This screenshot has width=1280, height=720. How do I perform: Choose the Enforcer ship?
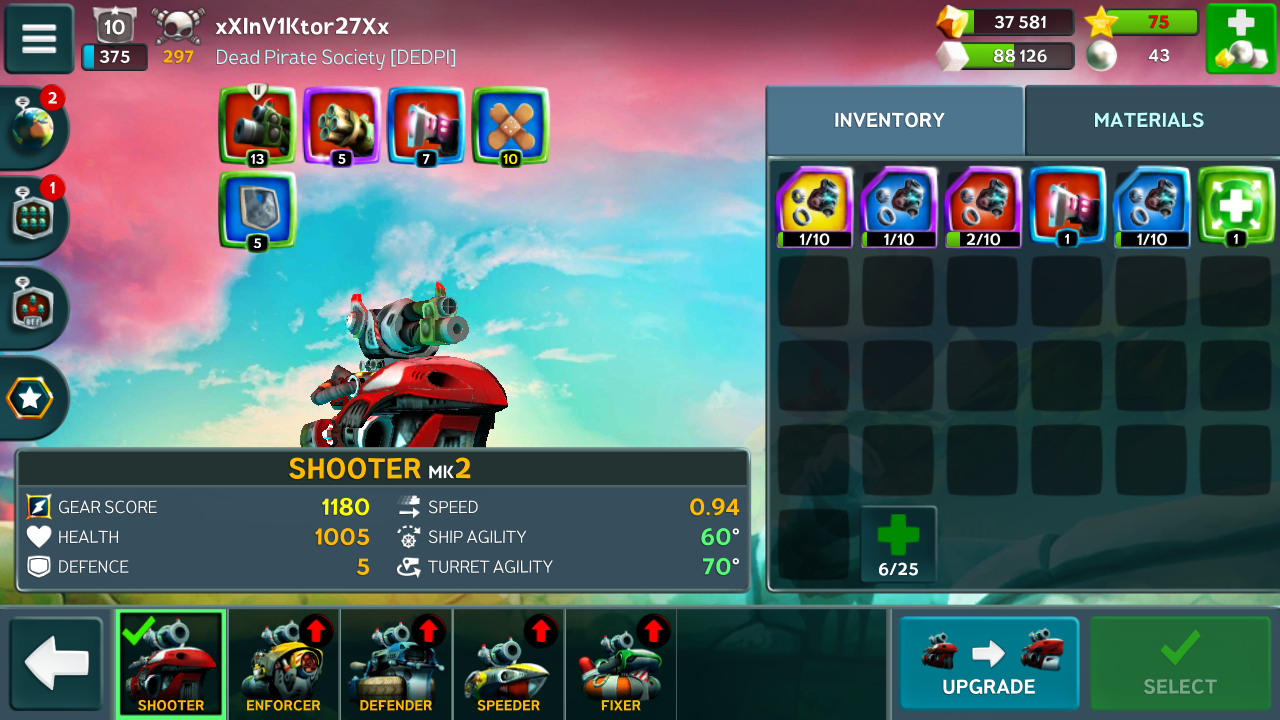pyautogui.click(x=283, y=664)
